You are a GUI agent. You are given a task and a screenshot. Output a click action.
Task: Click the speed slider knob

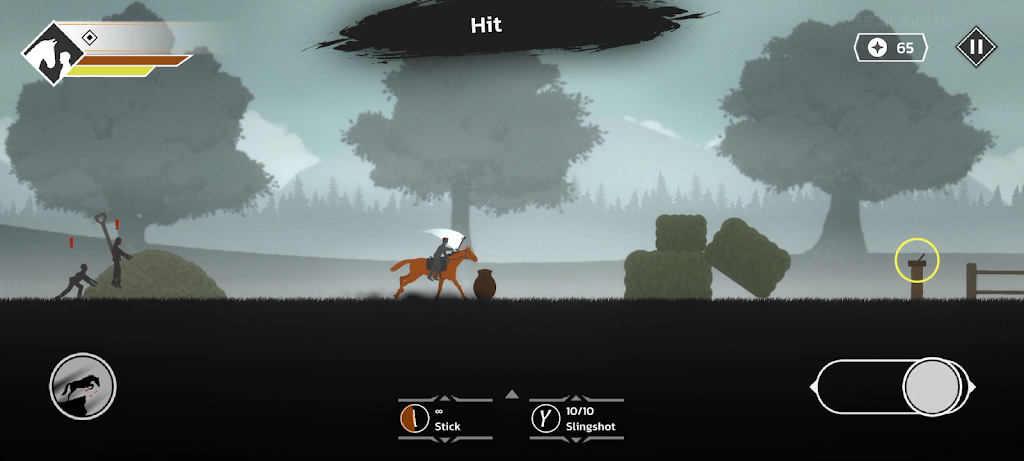click(932, 387)
